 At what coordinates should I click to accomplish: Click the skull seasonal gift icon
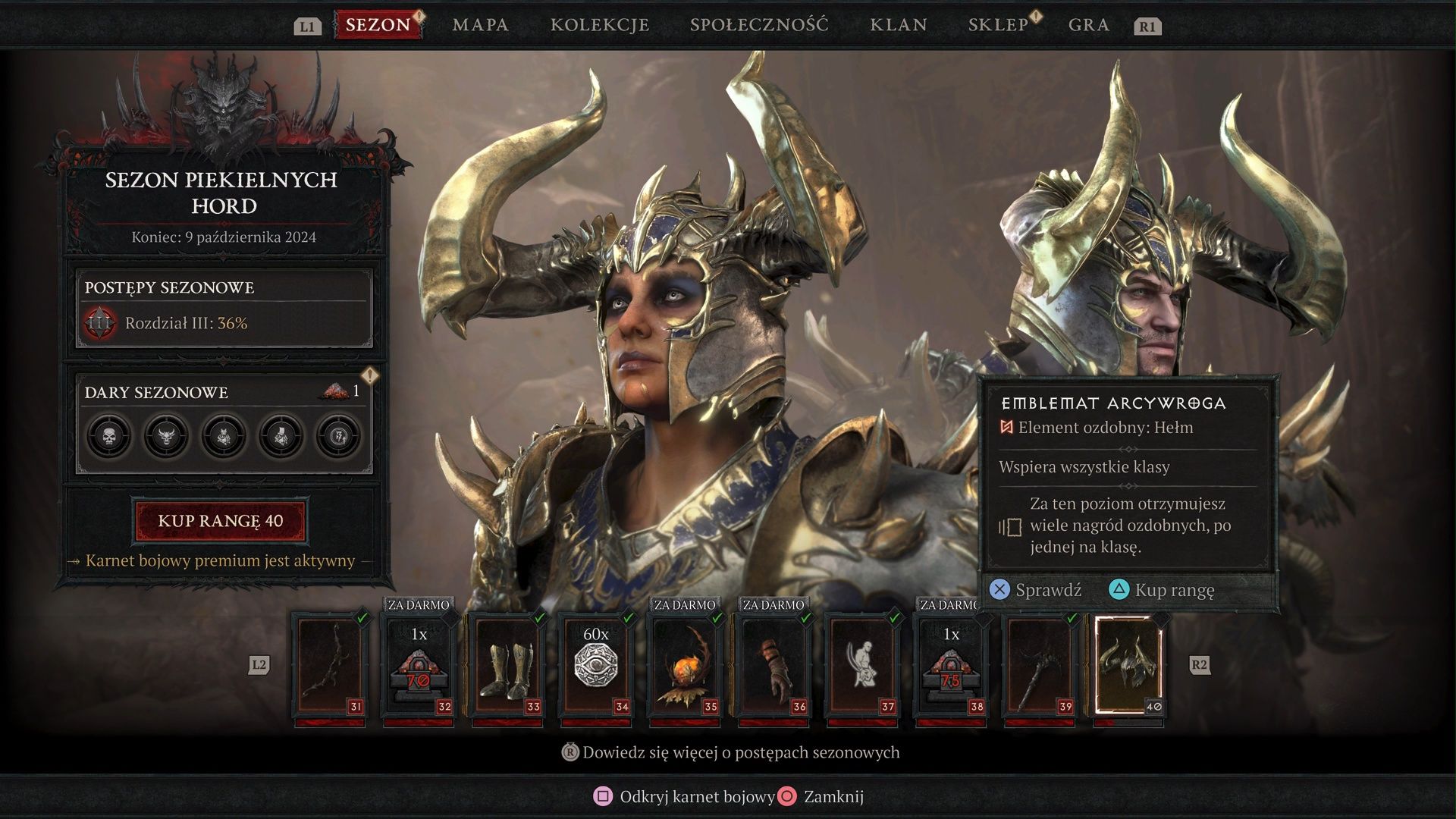tap(109, 437)
